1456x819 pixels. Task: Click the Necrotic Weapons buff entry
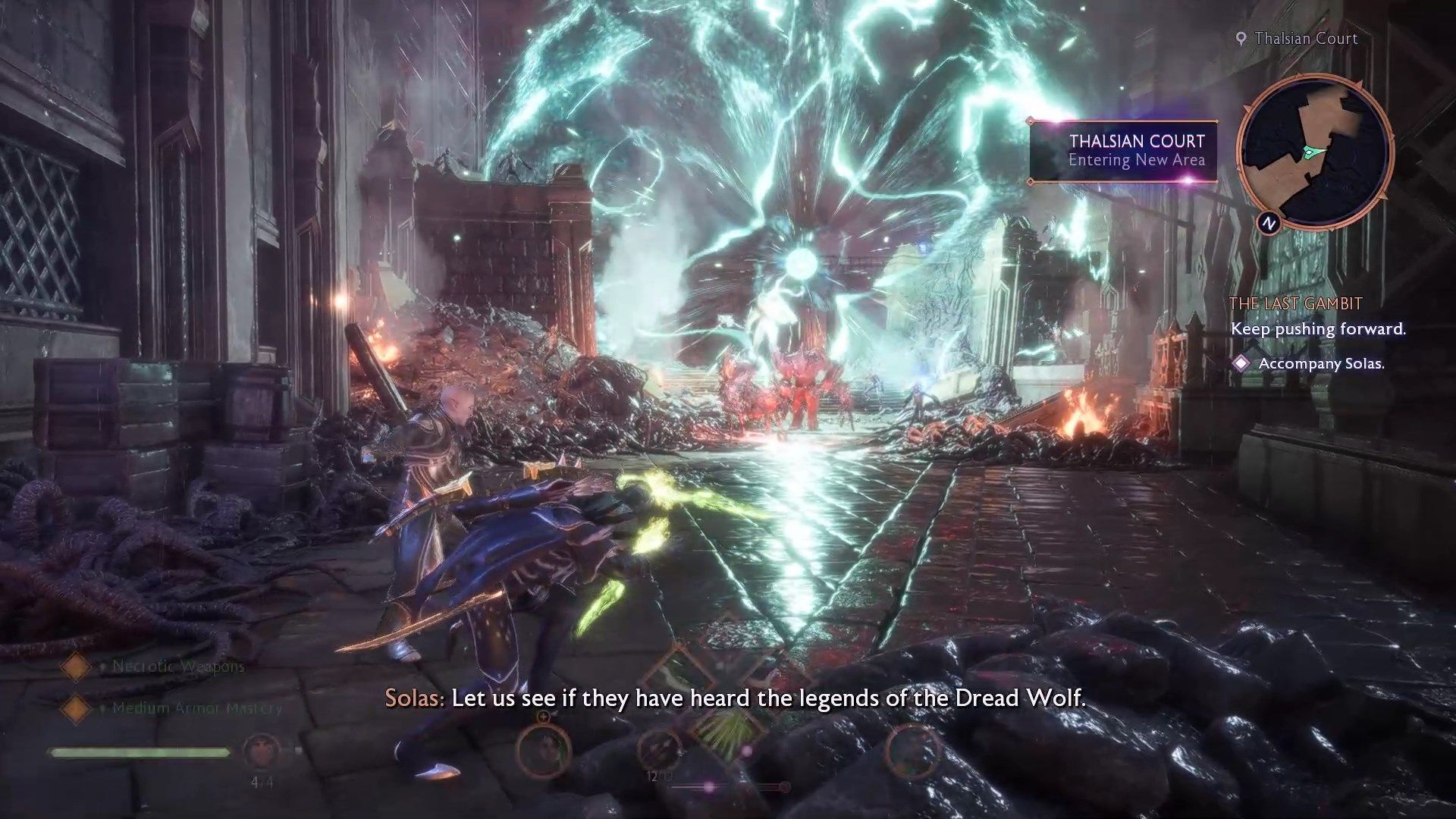[177, 667]
